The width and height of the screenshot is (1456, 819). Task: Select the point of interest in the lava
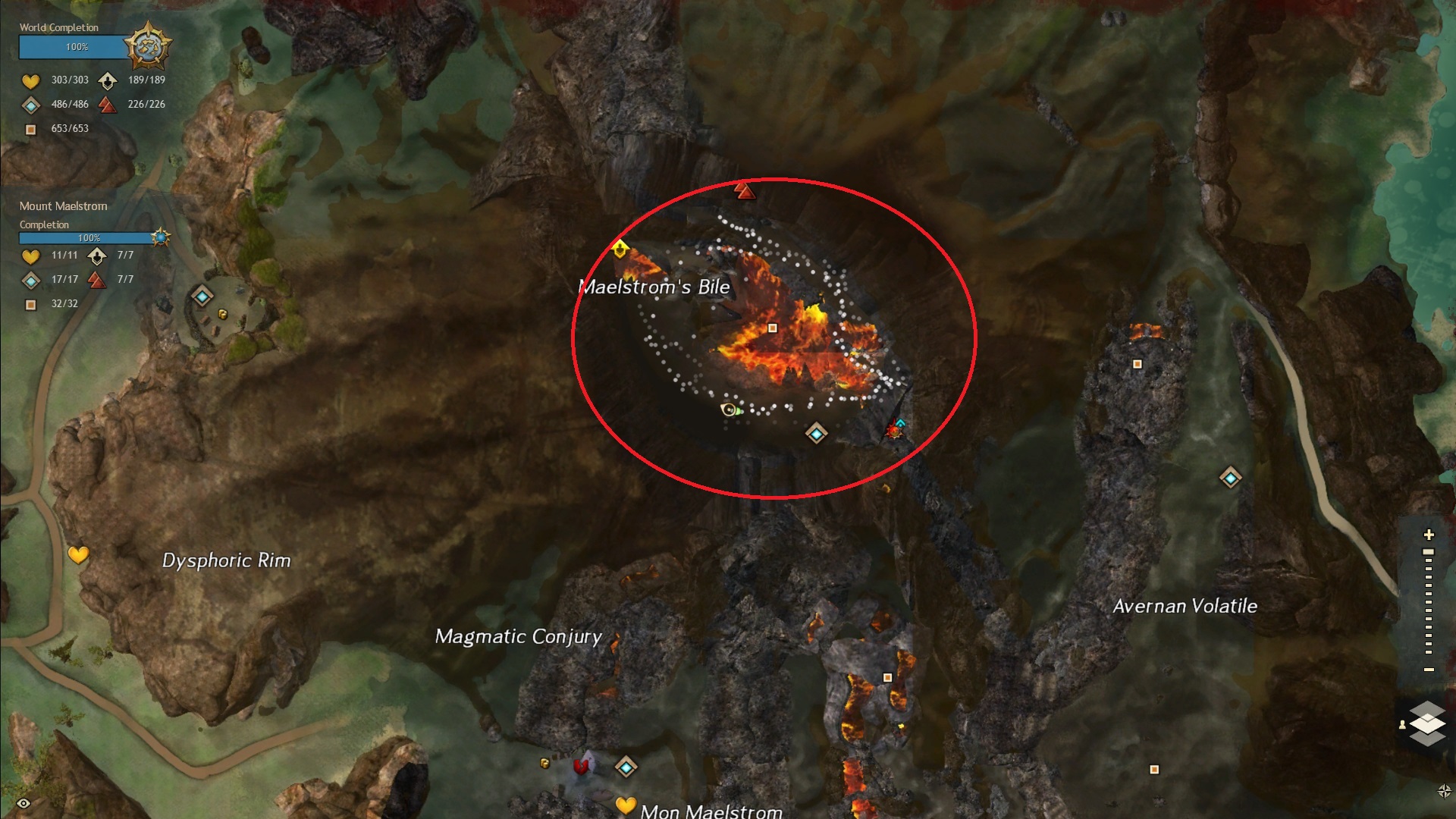tap(773, 328)
